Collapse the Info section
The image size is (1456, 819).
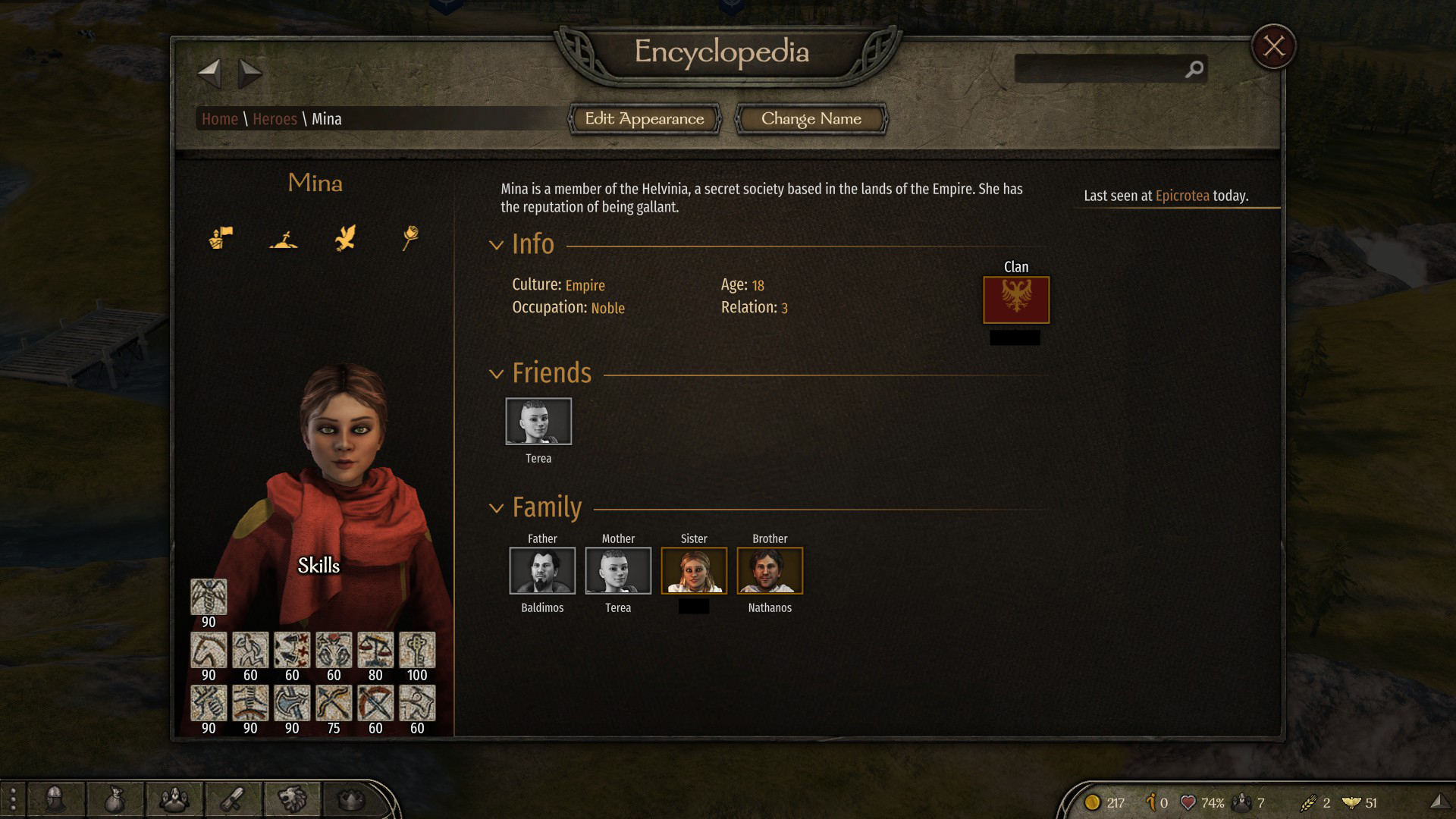497,245
